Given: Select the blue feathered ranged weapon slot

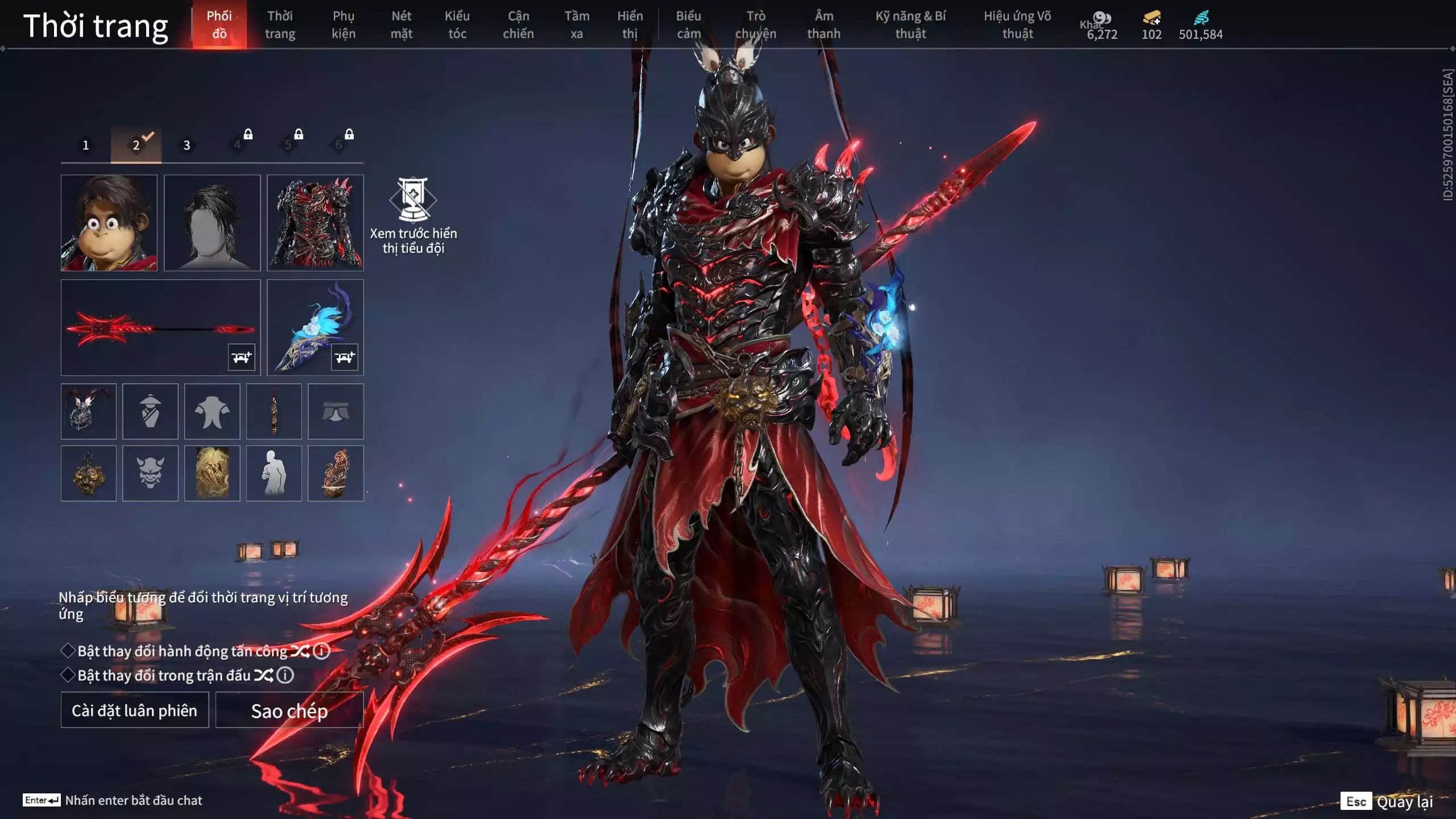Looking at the screenshot, I should coord(315,327).
